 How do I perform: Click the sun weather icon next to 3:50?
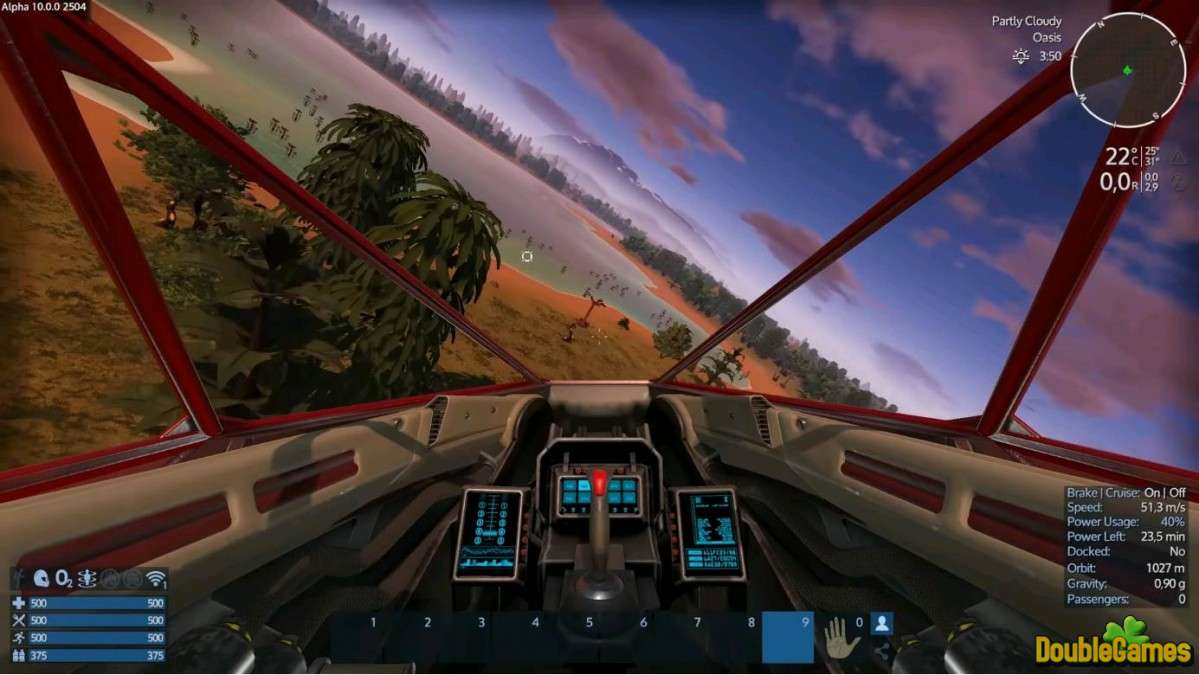click(1021, 56)
